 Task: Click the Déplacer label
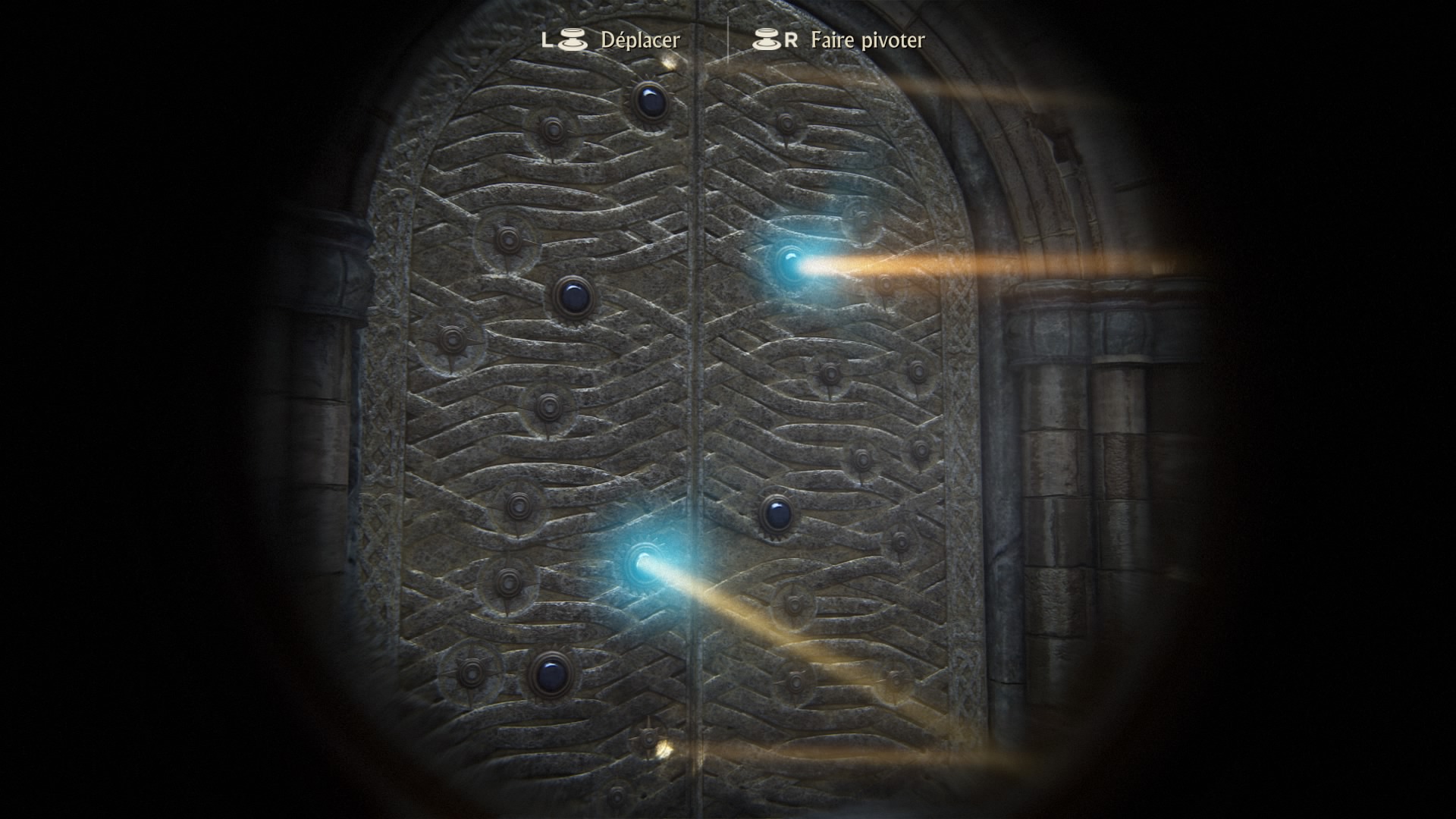tap(639, 42)
